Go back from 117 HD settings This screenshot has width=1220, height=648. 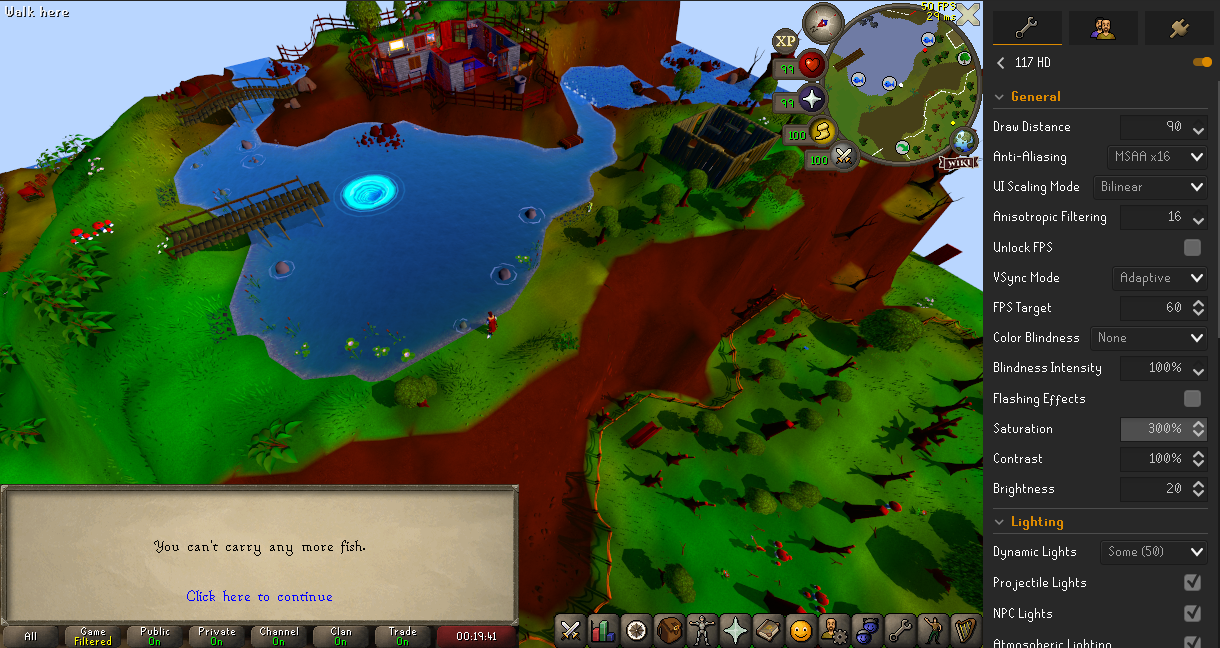tap(1001, 63)
